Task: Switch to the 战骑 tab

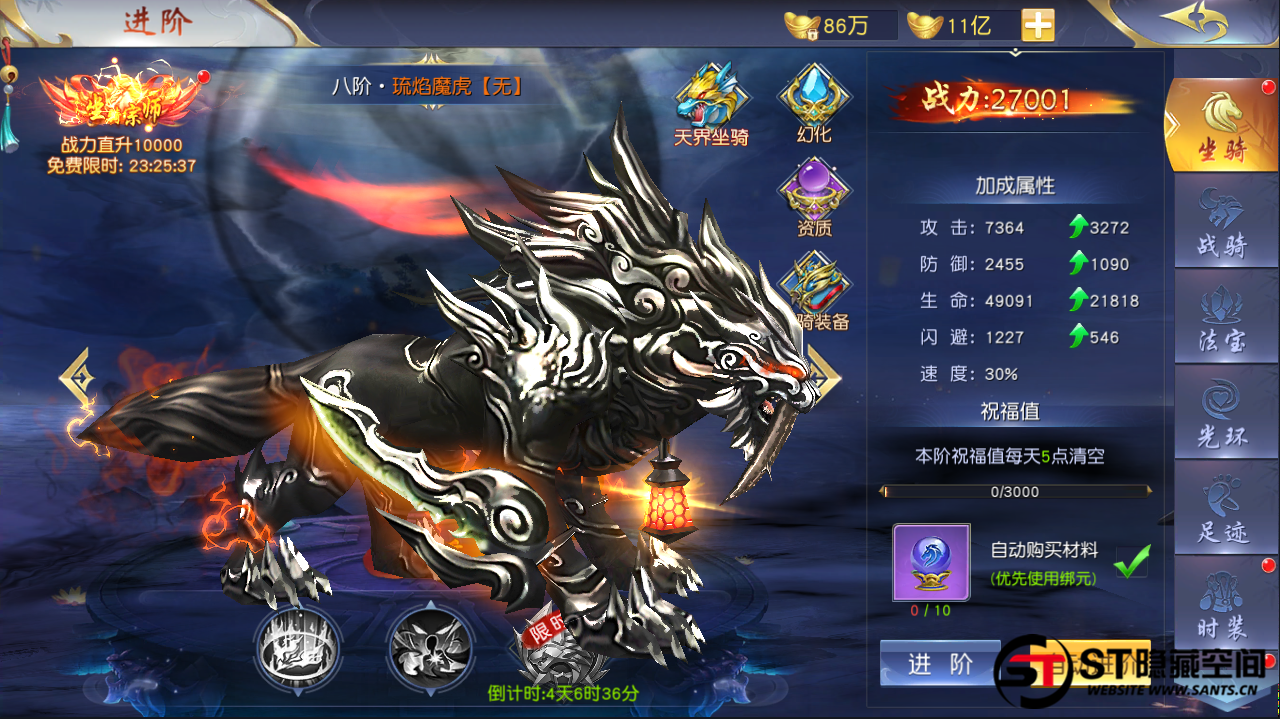Action: pyautogui.click(x=1221, y=222)
